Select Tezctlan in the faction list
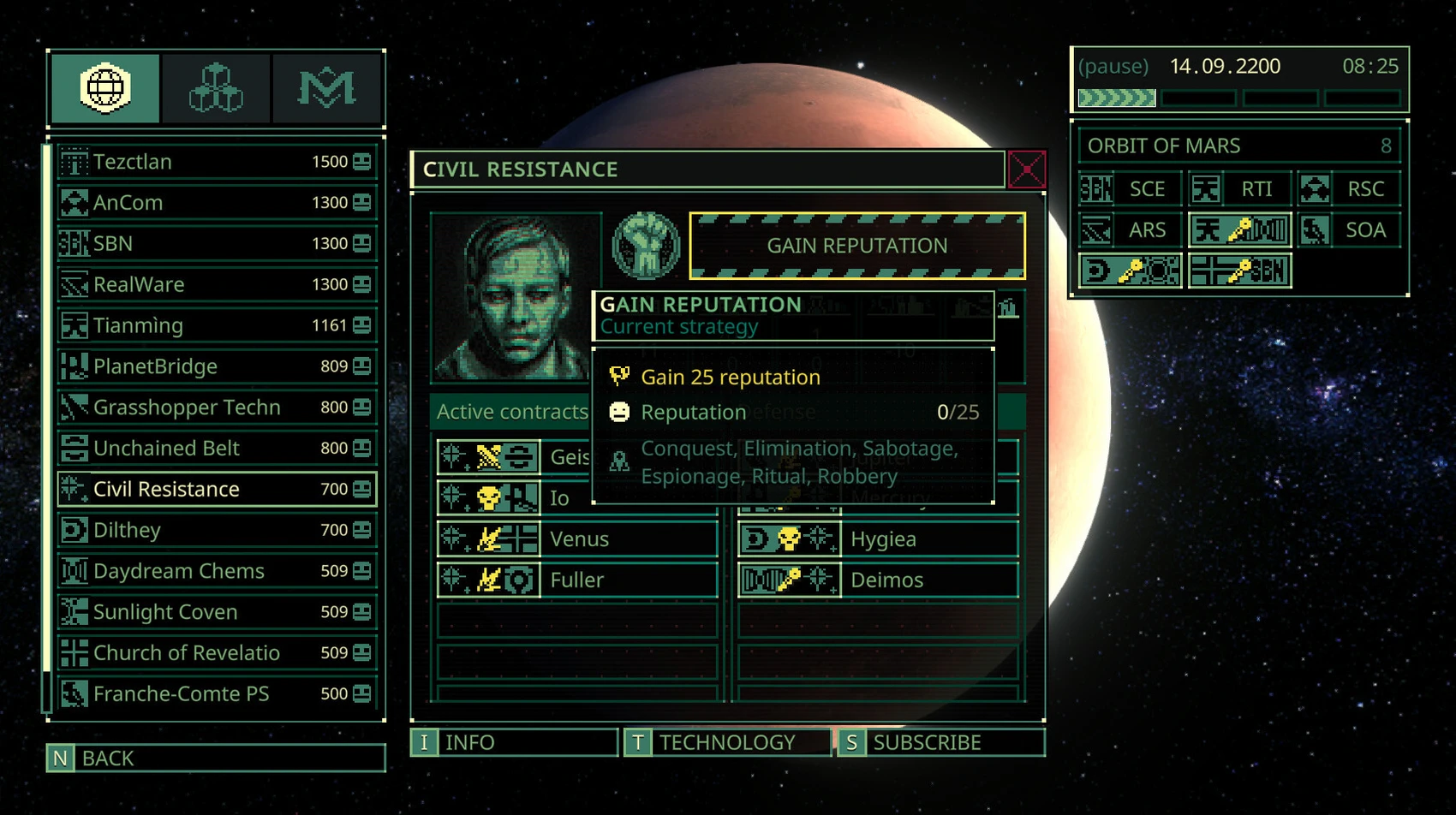Image resolution: width=1456 pixels, height=815 pixels. 216,162
